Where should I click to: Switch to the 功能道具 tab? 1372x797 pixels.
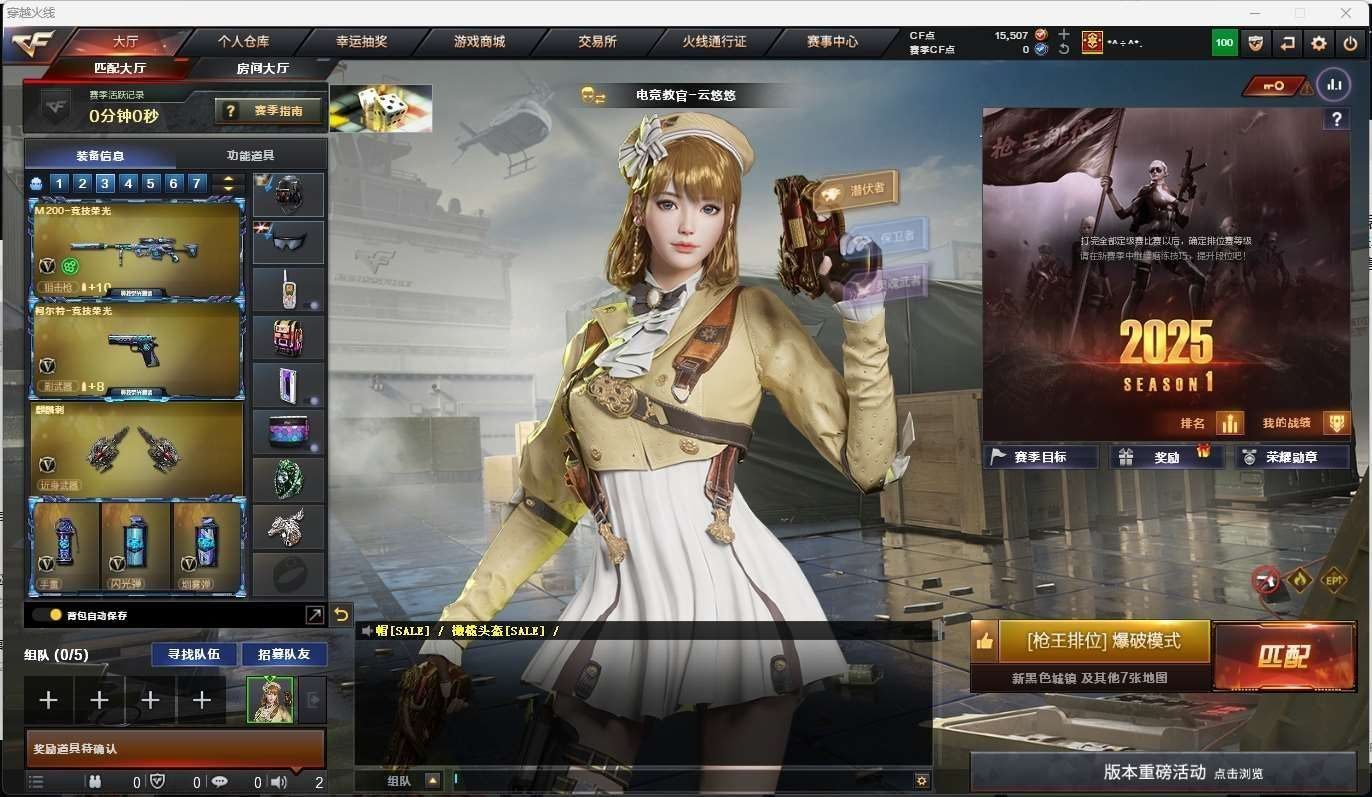coord(250,155)
